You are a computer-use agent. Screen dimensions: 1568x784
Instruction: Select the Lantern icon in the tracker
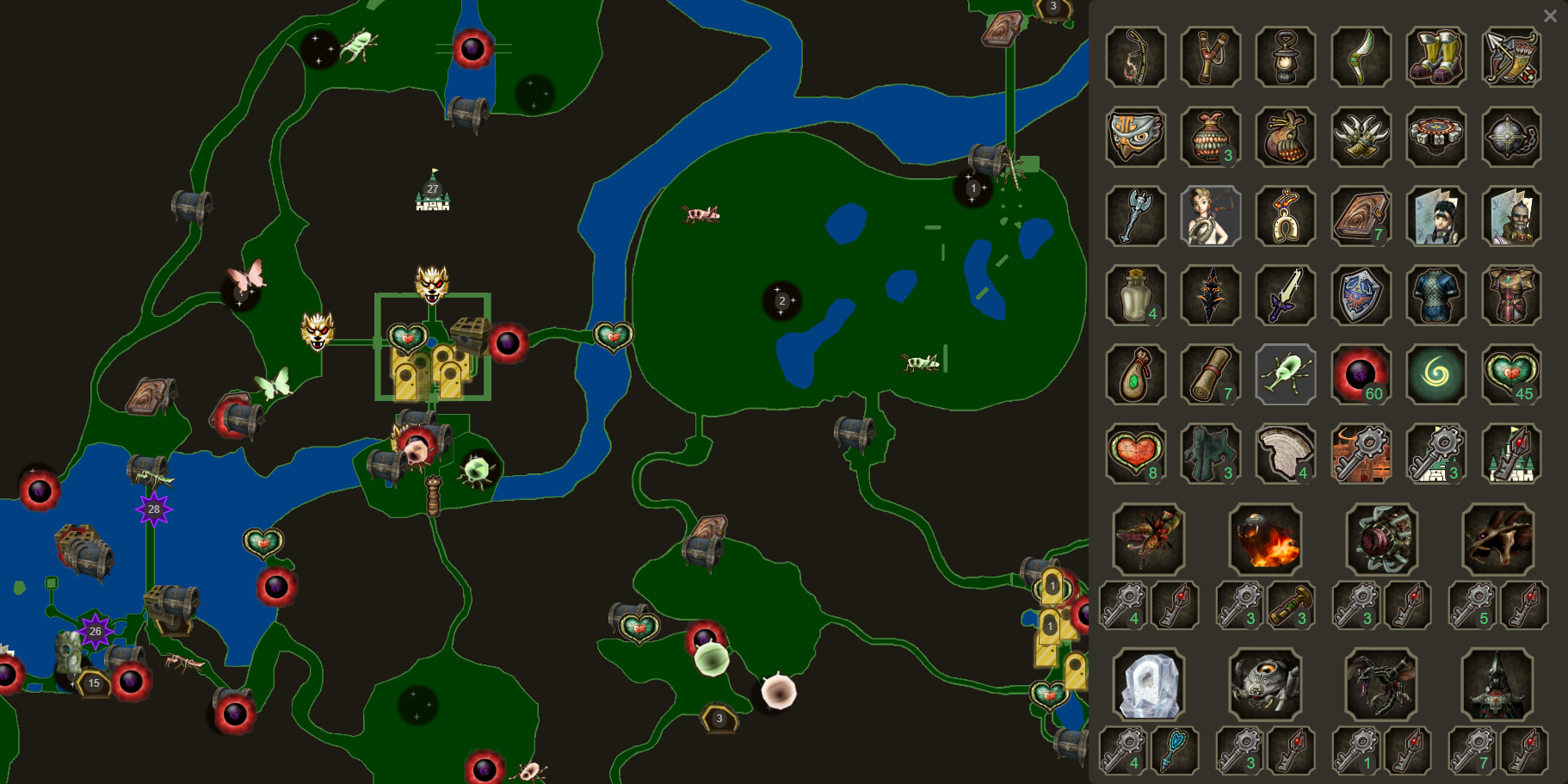1286,58
